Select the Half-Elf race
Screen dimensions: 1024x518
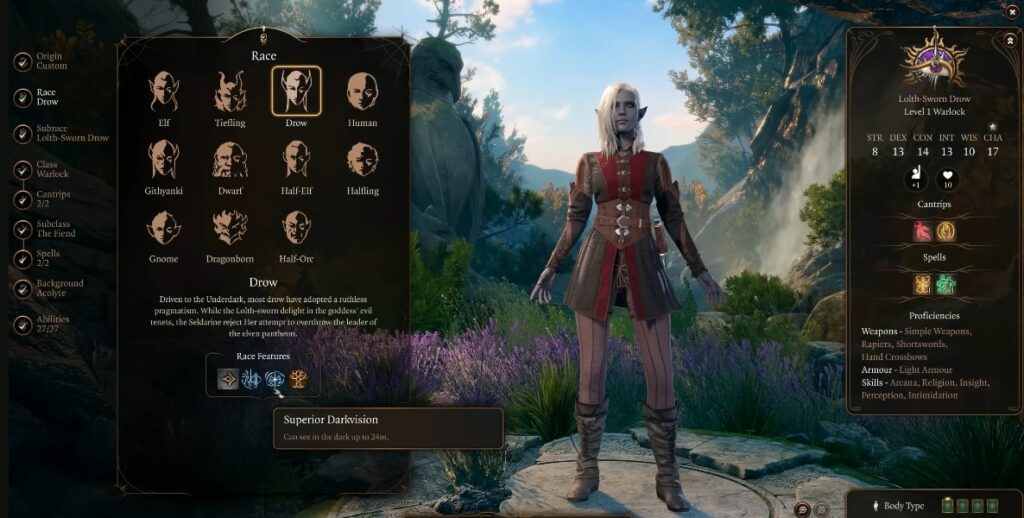[296, 160]
